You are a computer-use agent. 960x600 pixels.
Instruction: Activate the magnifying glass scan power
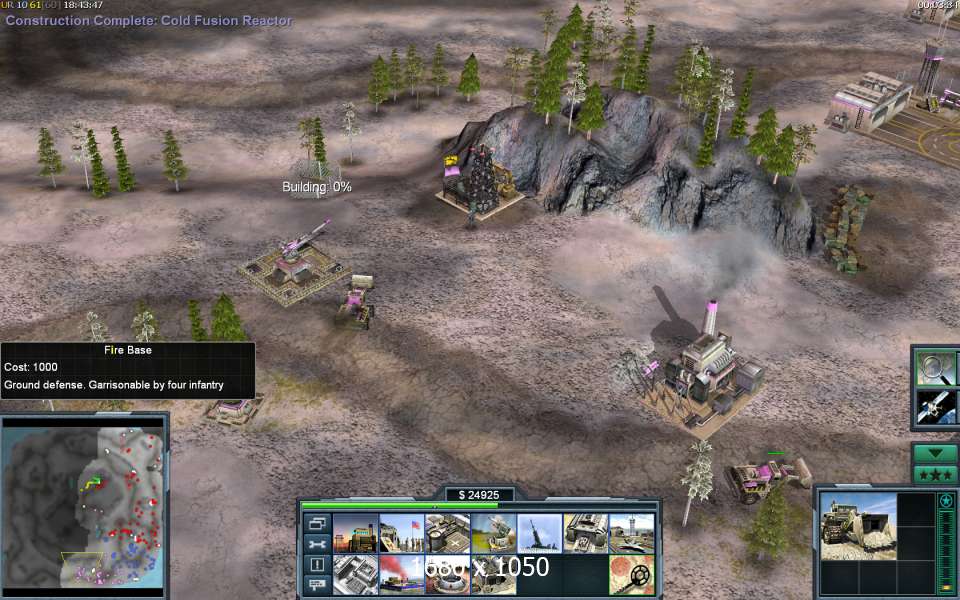936,368
